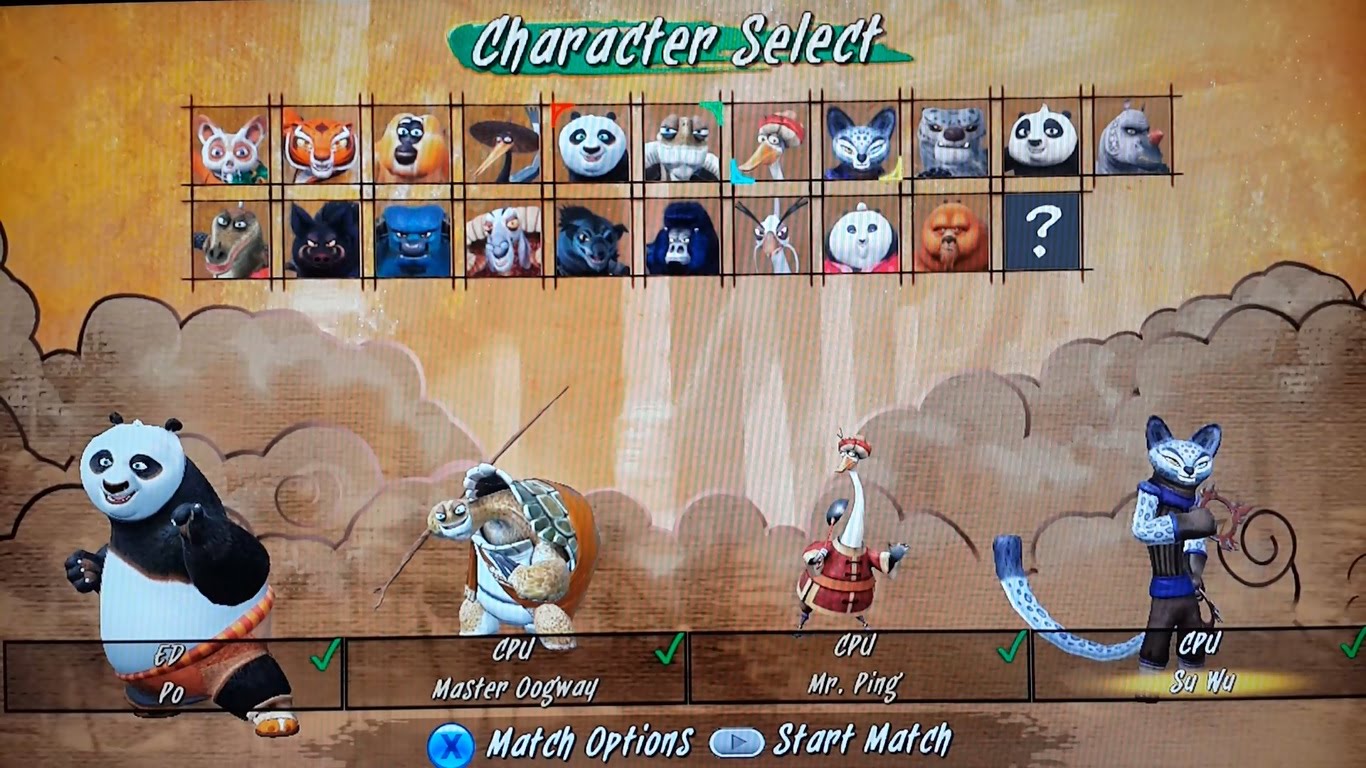1366x768 pixels.
Task: Click the CPU Mr. Ping player slot
Action: point(858,667)
